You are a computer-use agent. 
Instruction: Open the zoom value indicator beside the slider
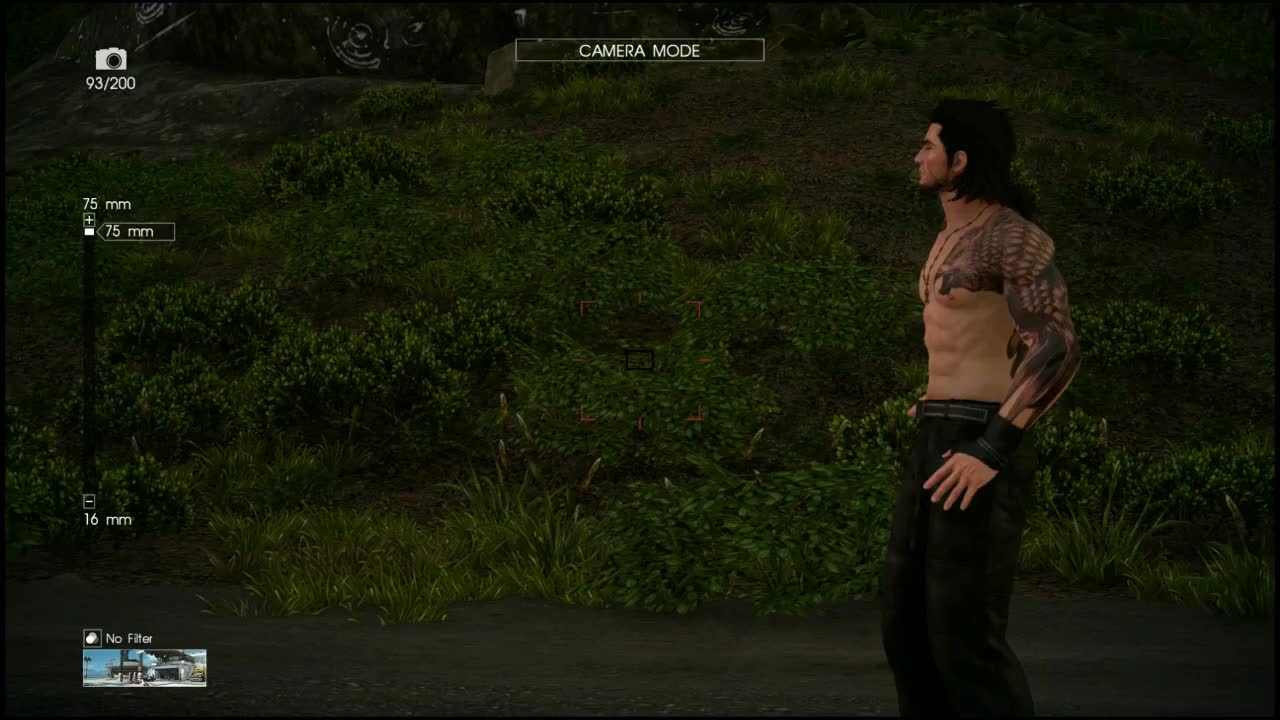[x=137, y=231]
